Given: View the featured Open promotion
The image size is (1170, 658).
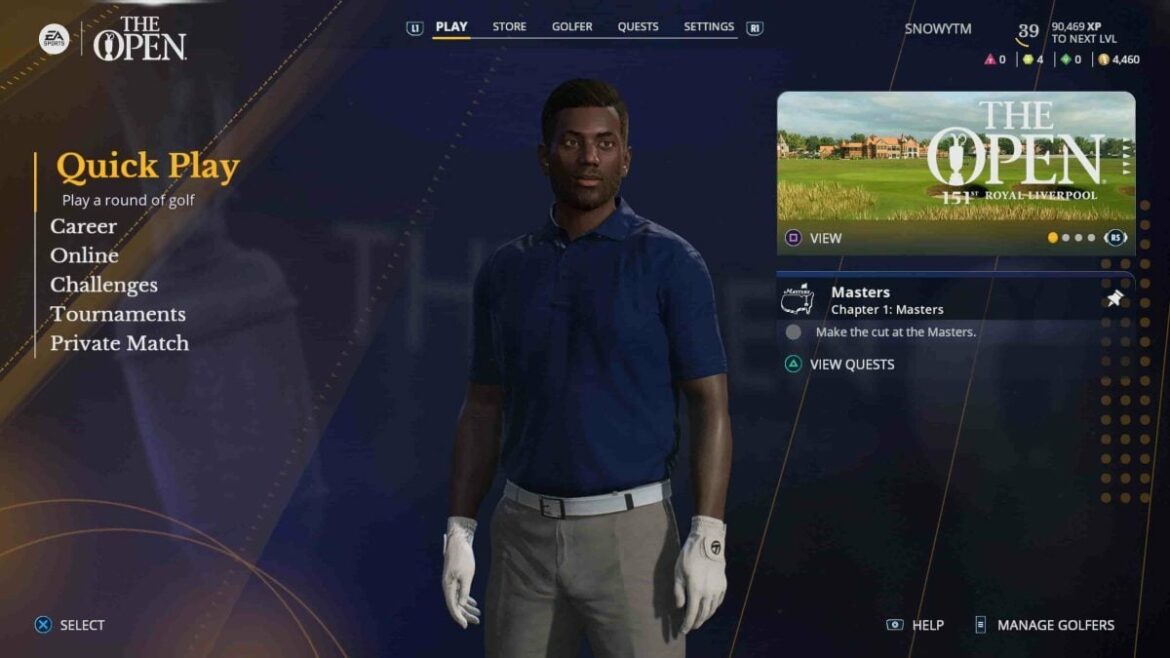Looking at the screenshot, I should [x=815, y=238].
